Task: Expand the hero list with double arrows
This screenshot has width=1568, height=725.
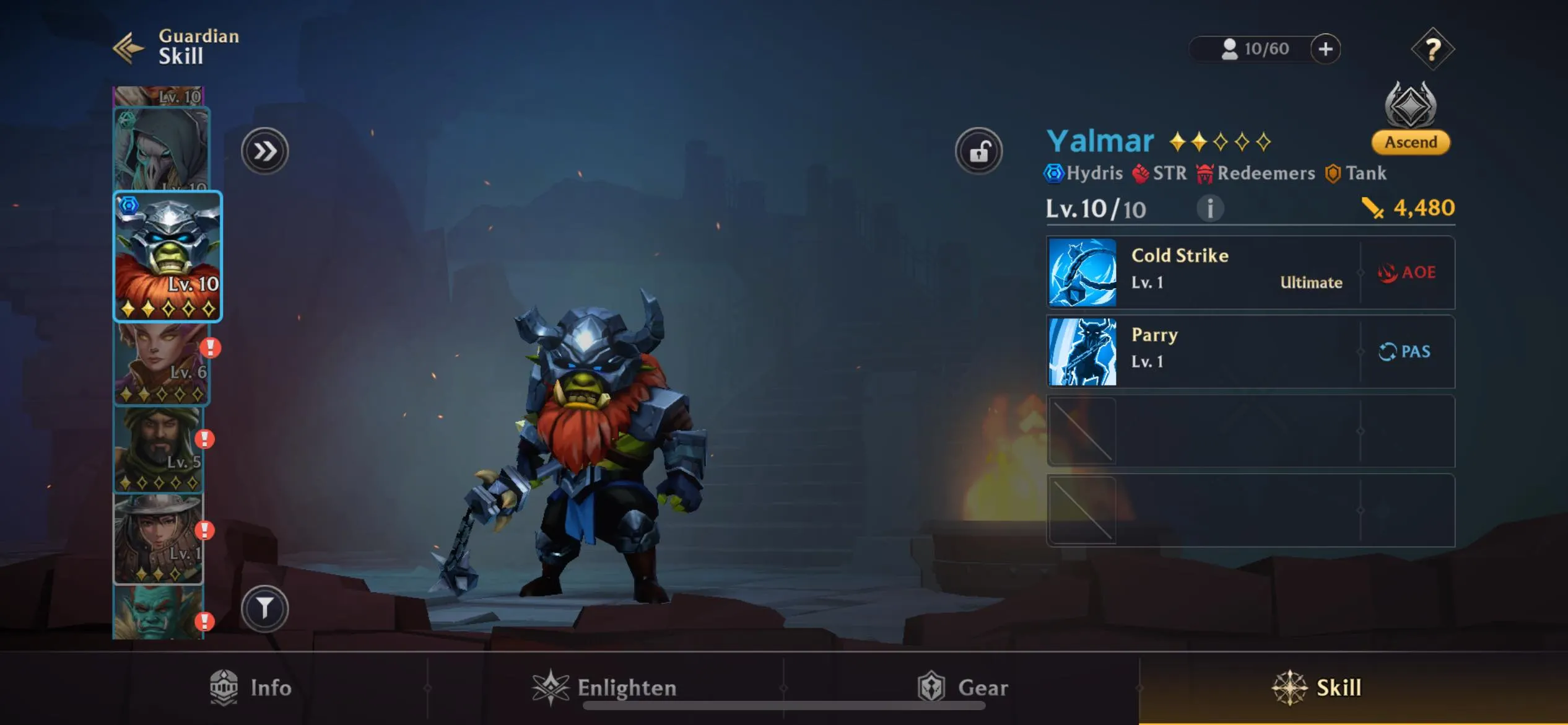Action: [x=265, y=150]
